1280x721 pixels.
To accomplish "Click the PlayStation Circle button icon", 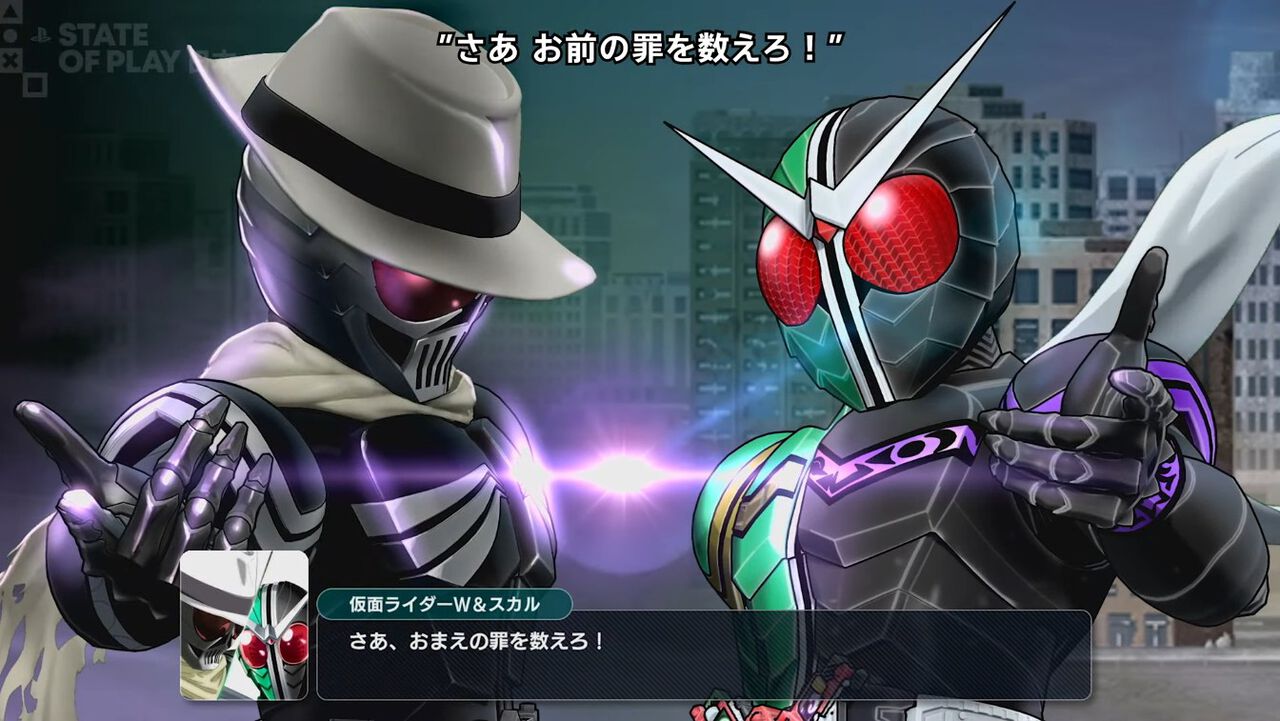I will 10,35.
